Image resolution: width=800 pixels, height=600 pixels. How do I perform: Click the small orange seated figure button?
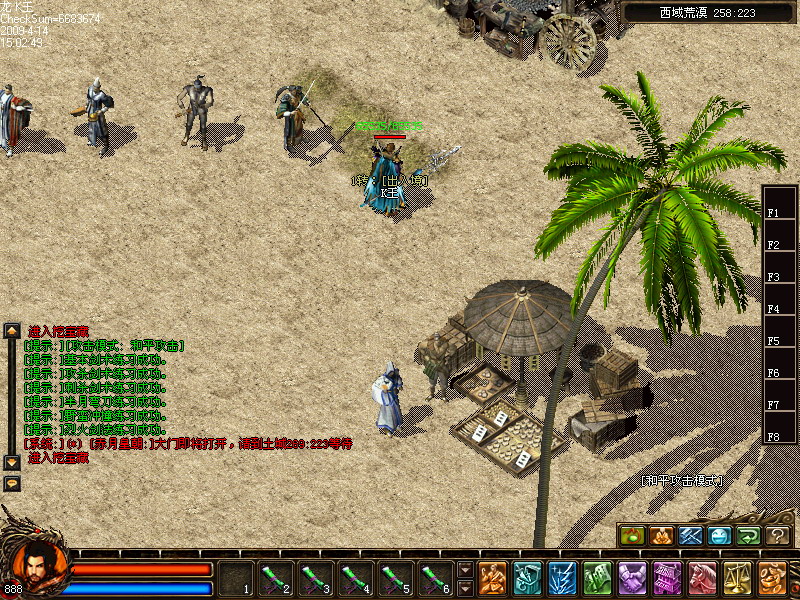(x=662, y=536)
